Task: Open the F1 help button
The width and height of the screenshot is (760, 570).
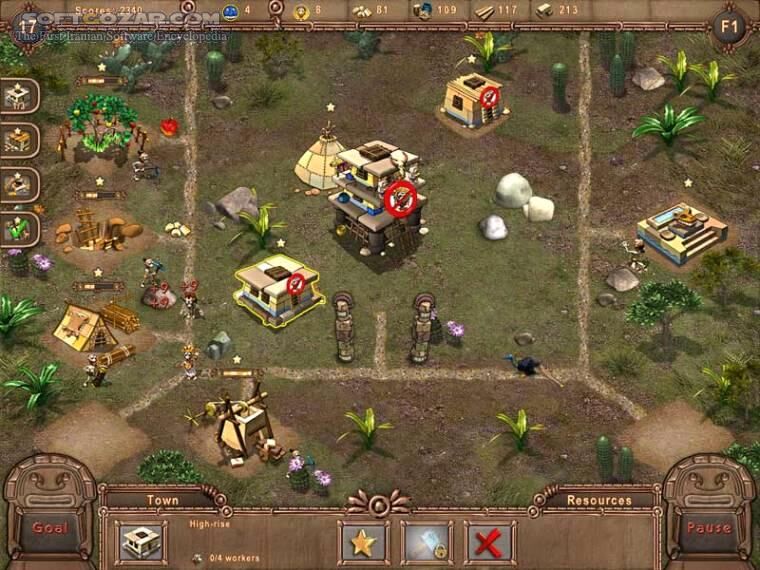Action: tap(731, 24)
